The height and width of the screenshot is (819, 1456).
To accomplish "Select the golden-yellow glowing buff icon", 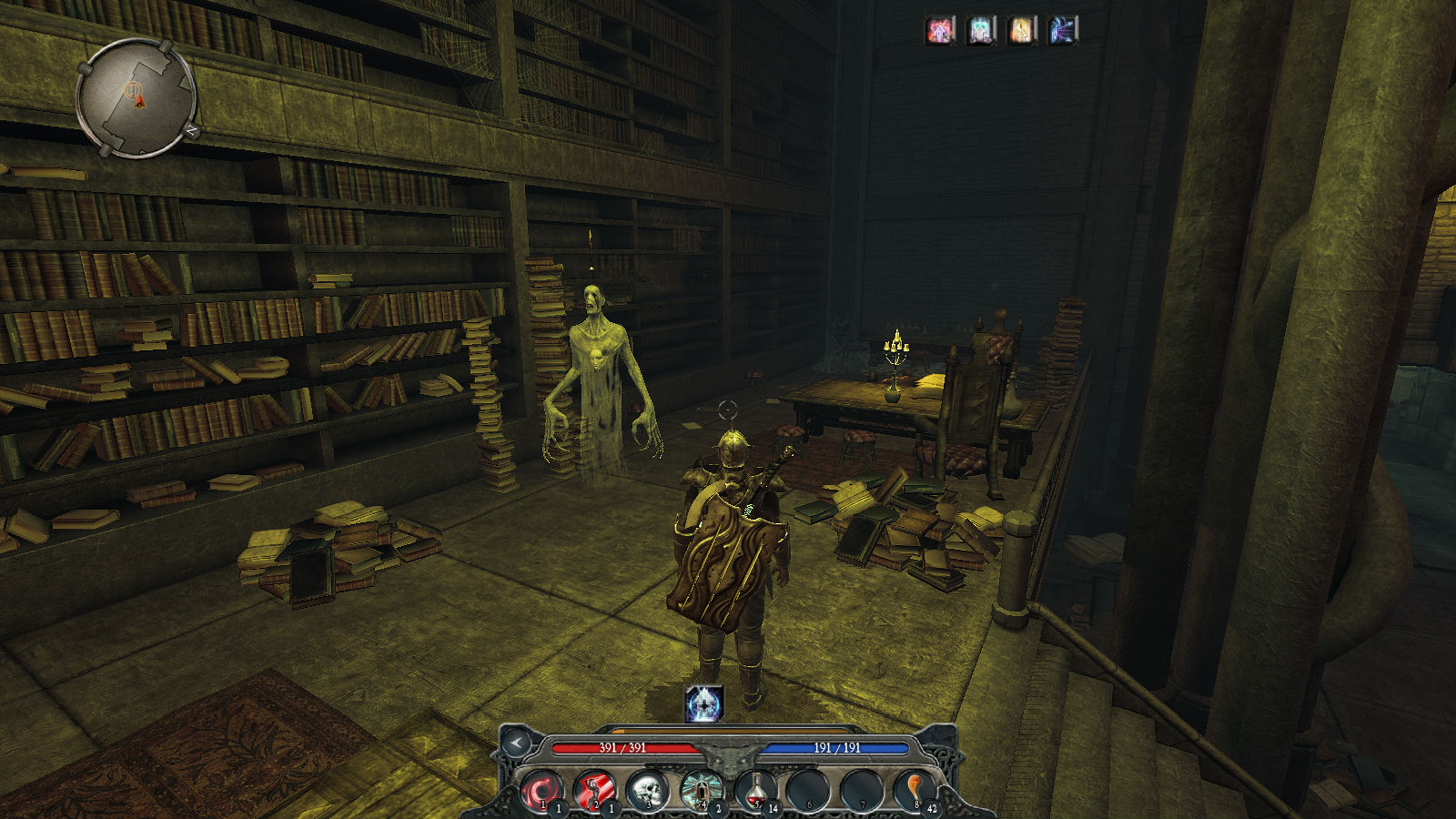I will click(1022, 32).
